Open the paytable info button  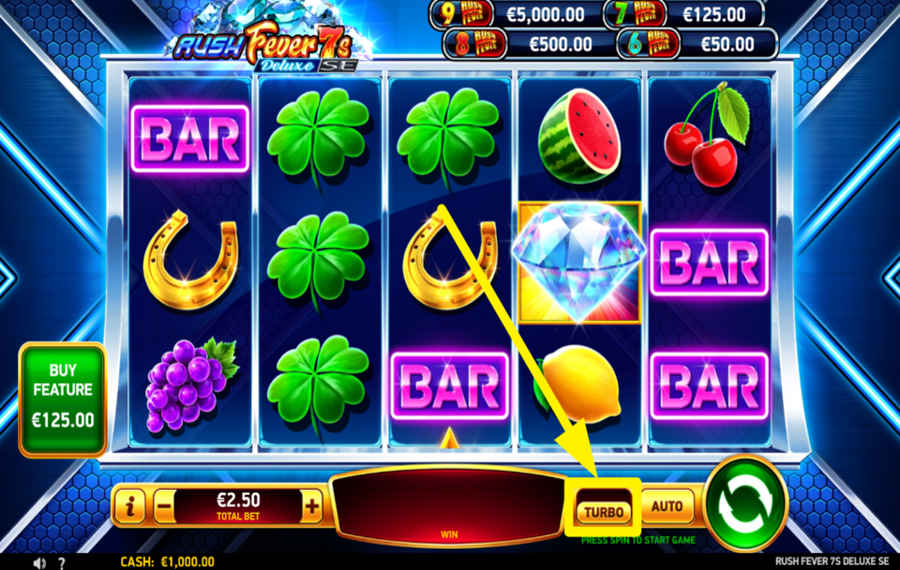point(131,507)
